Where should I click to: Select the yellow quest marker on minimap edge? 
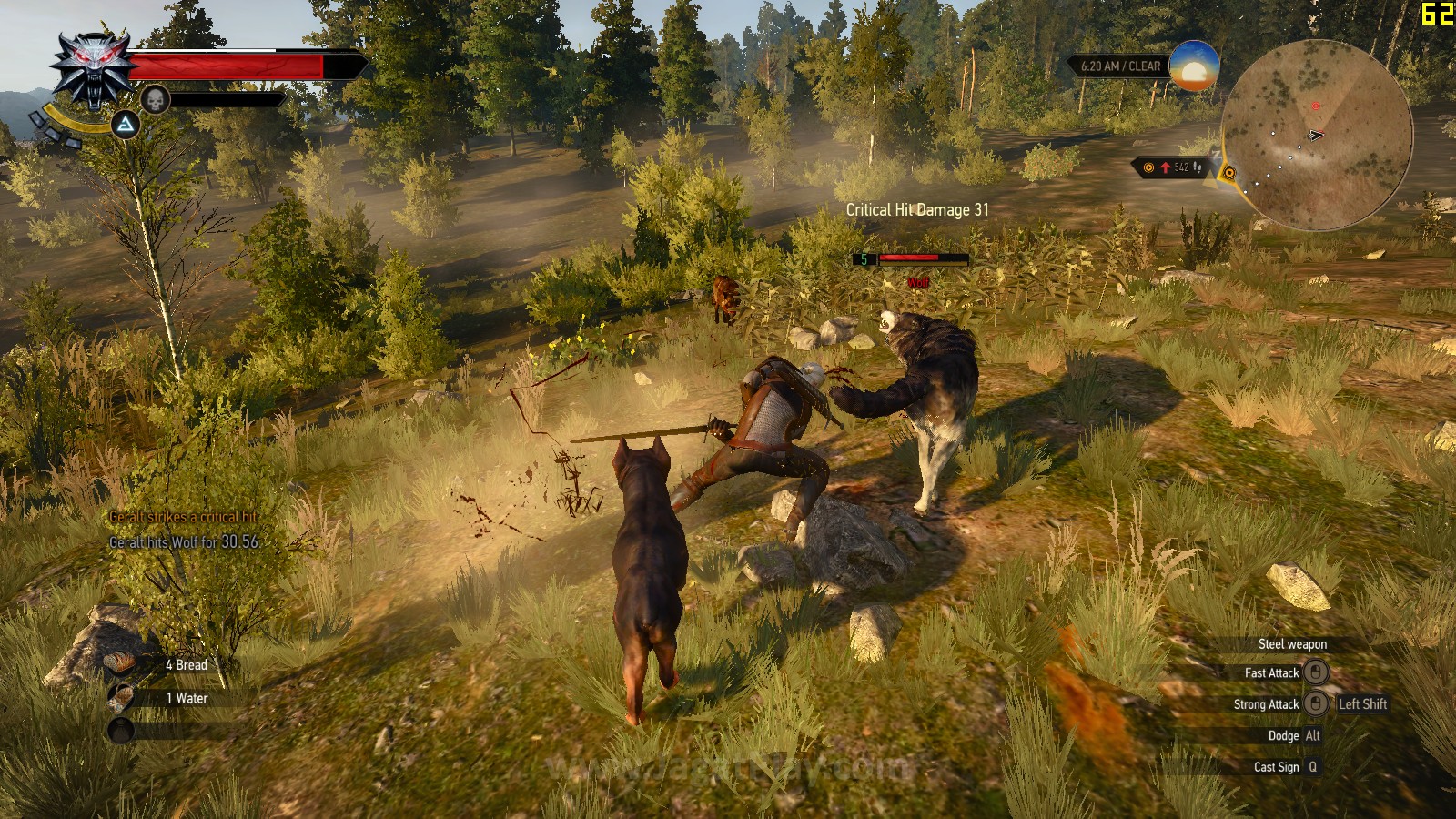[x=1229, y=173]
